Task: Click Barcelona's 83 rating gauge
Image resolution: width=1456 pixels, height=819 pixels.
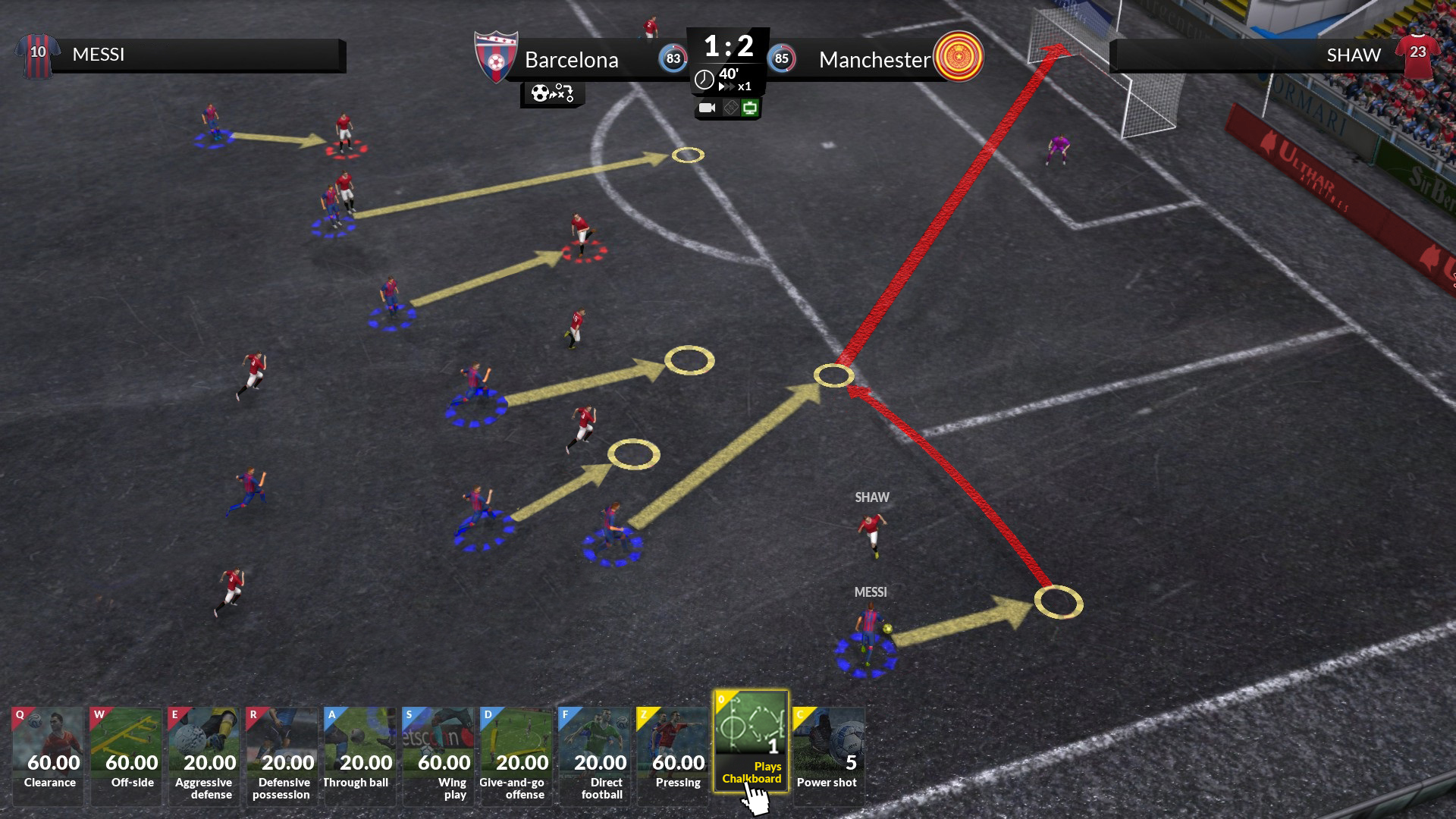Action: (670, 58)
